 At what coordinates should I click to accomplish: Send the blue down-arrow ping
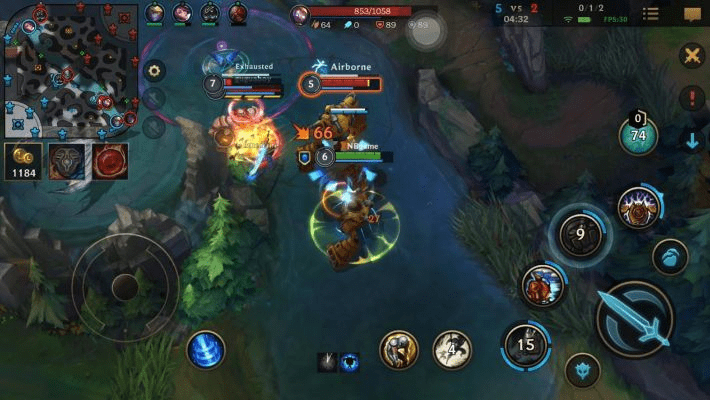(691, 141)
